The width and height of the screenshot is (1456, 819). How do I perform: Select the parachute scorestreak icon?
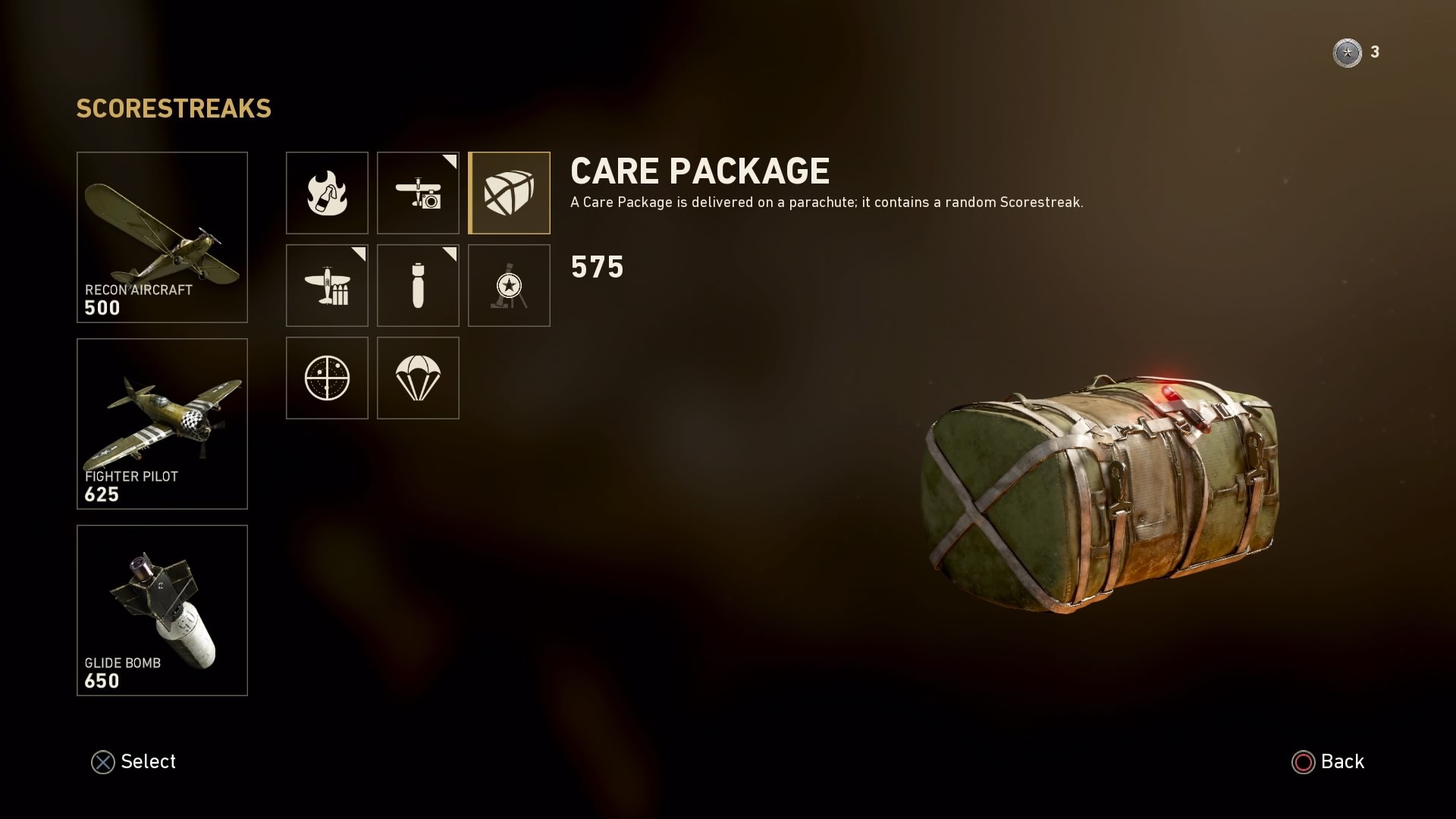(x=418, y=378)
